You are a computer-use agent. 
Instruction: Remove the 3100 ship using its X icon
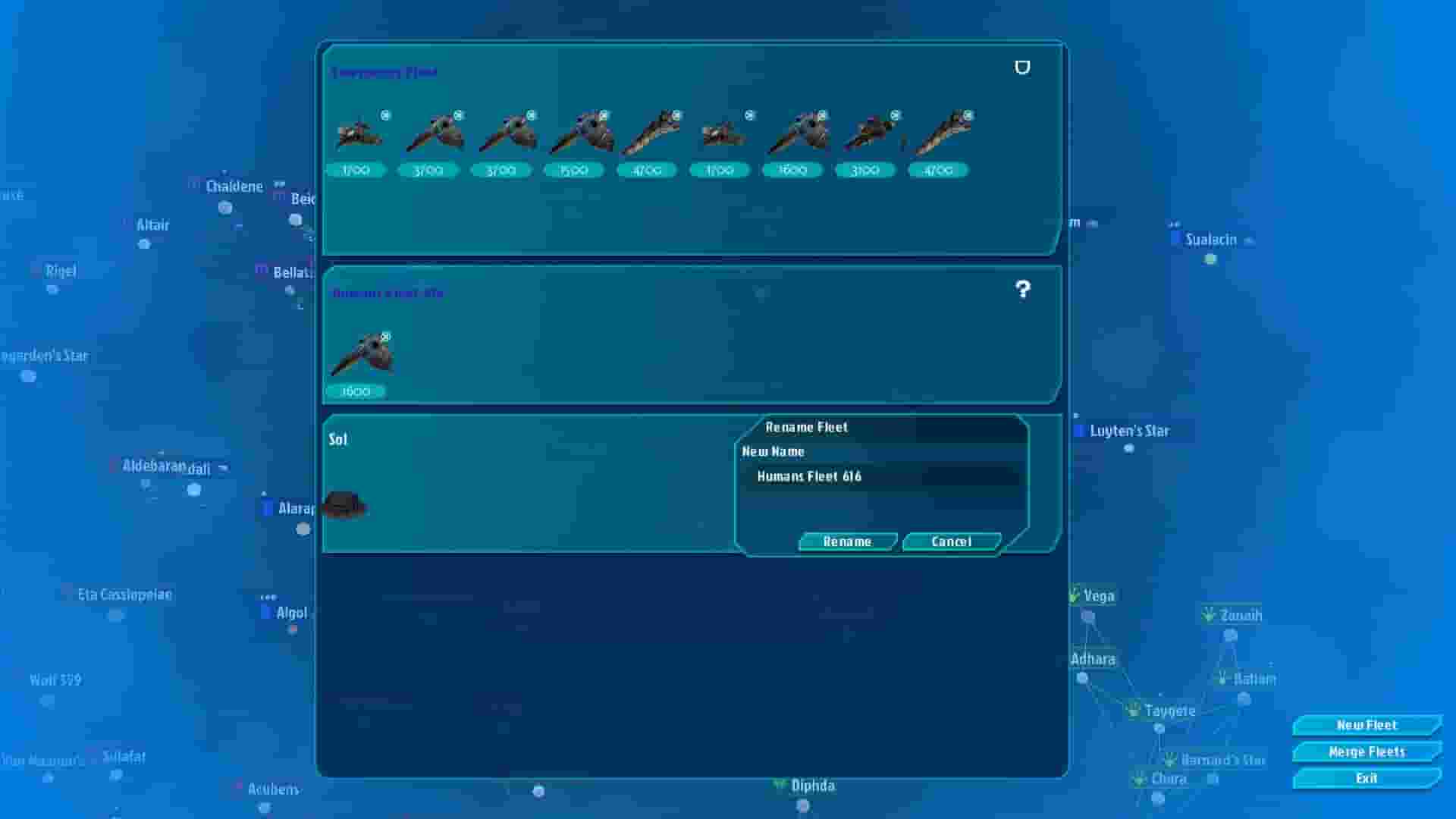(893, 115)
